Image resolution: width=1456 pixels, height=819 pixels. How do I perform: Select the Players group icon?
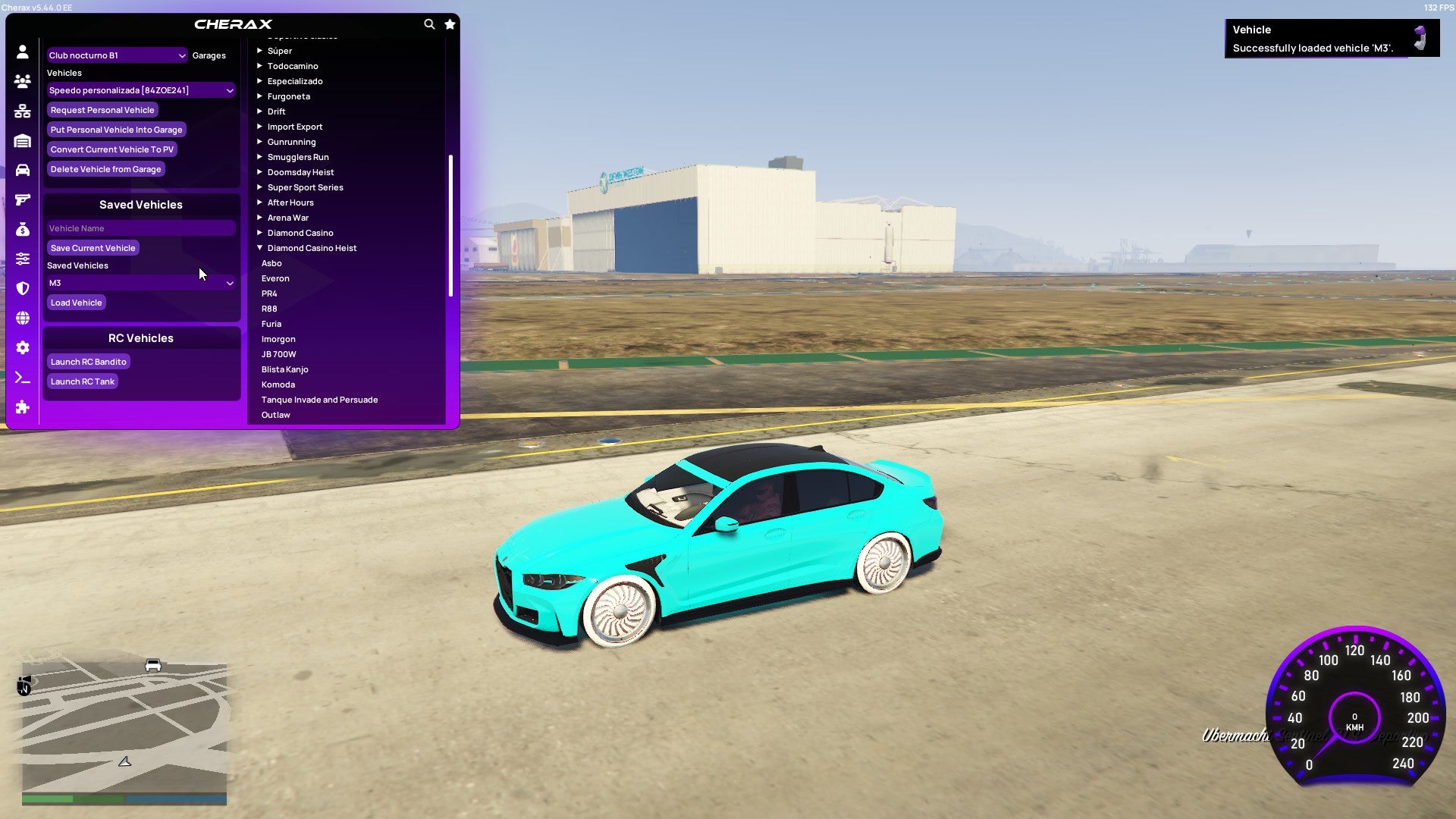coord(22,81)
